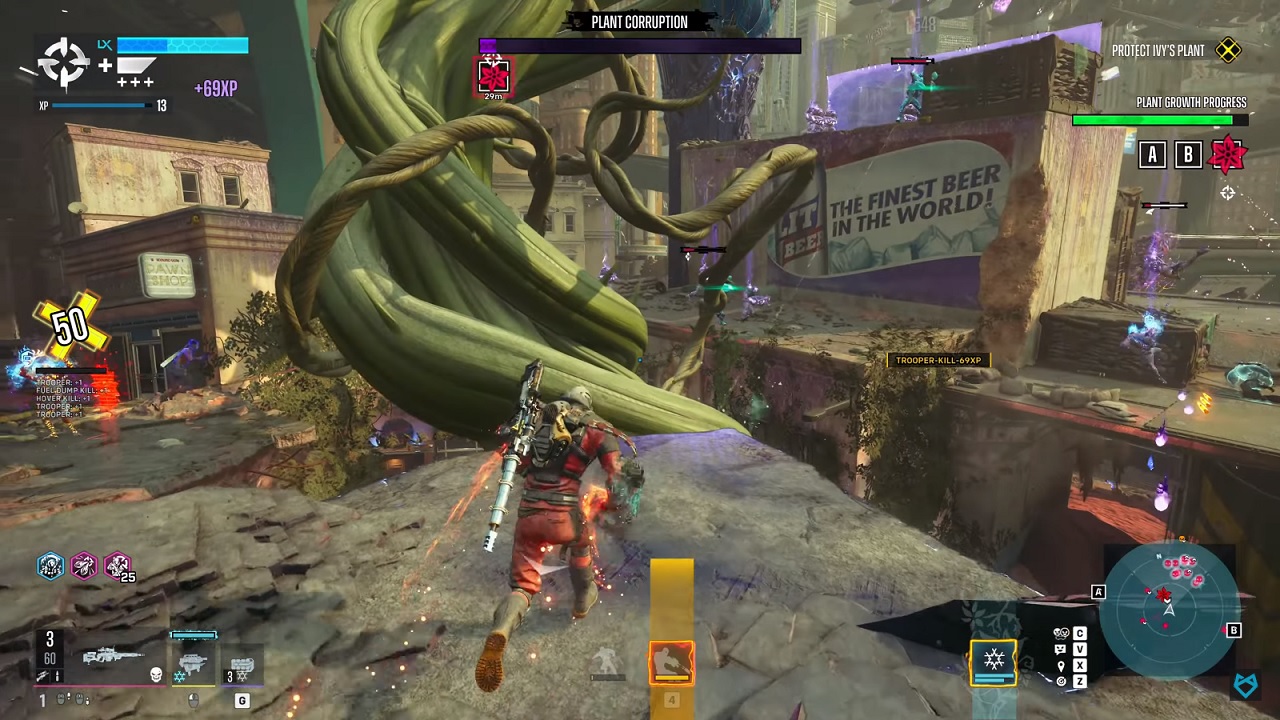This screenshot has width=1280, height=720.
Task: Select the red plant marker on minimap
Action: (1163, 594)
